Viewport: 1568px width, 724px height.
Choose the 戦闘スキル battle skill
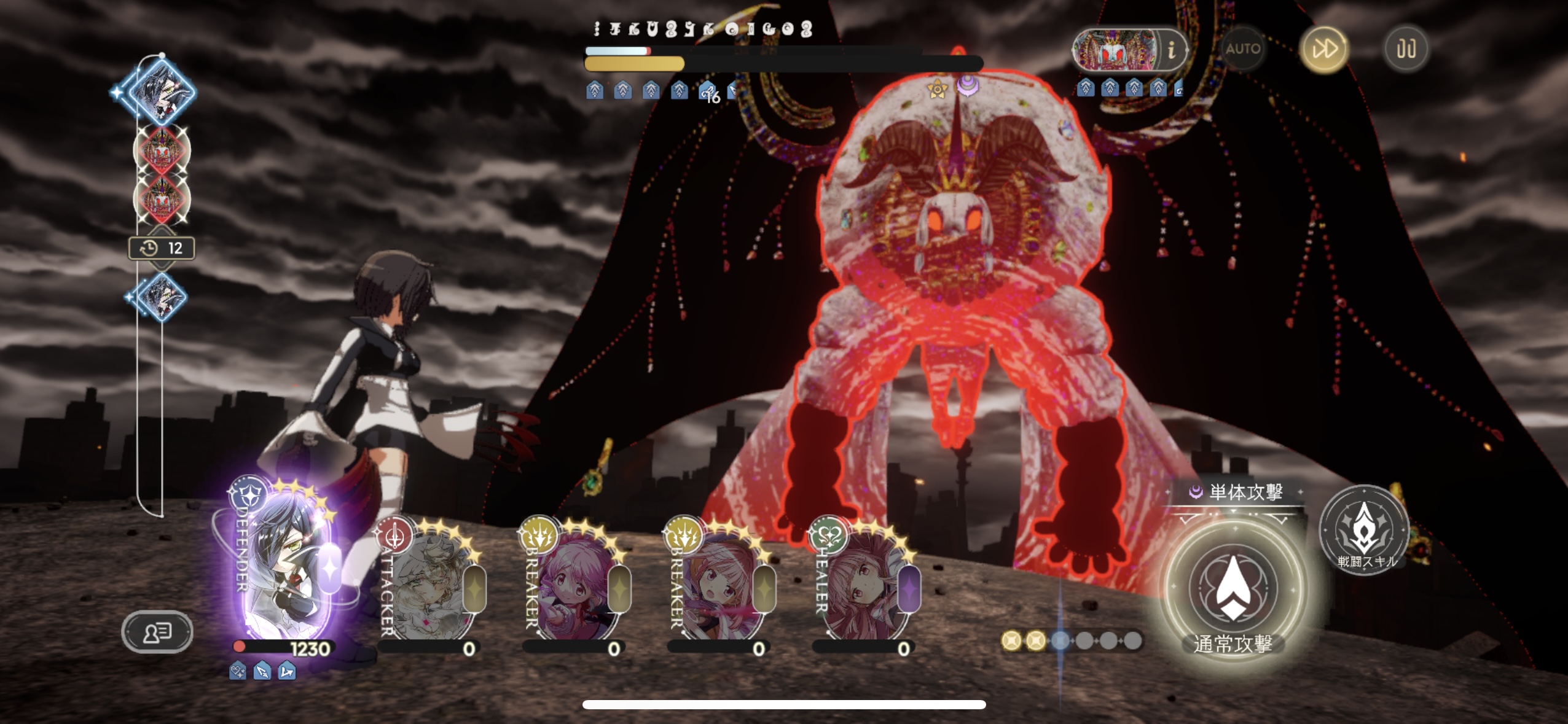coord(1365,529)
